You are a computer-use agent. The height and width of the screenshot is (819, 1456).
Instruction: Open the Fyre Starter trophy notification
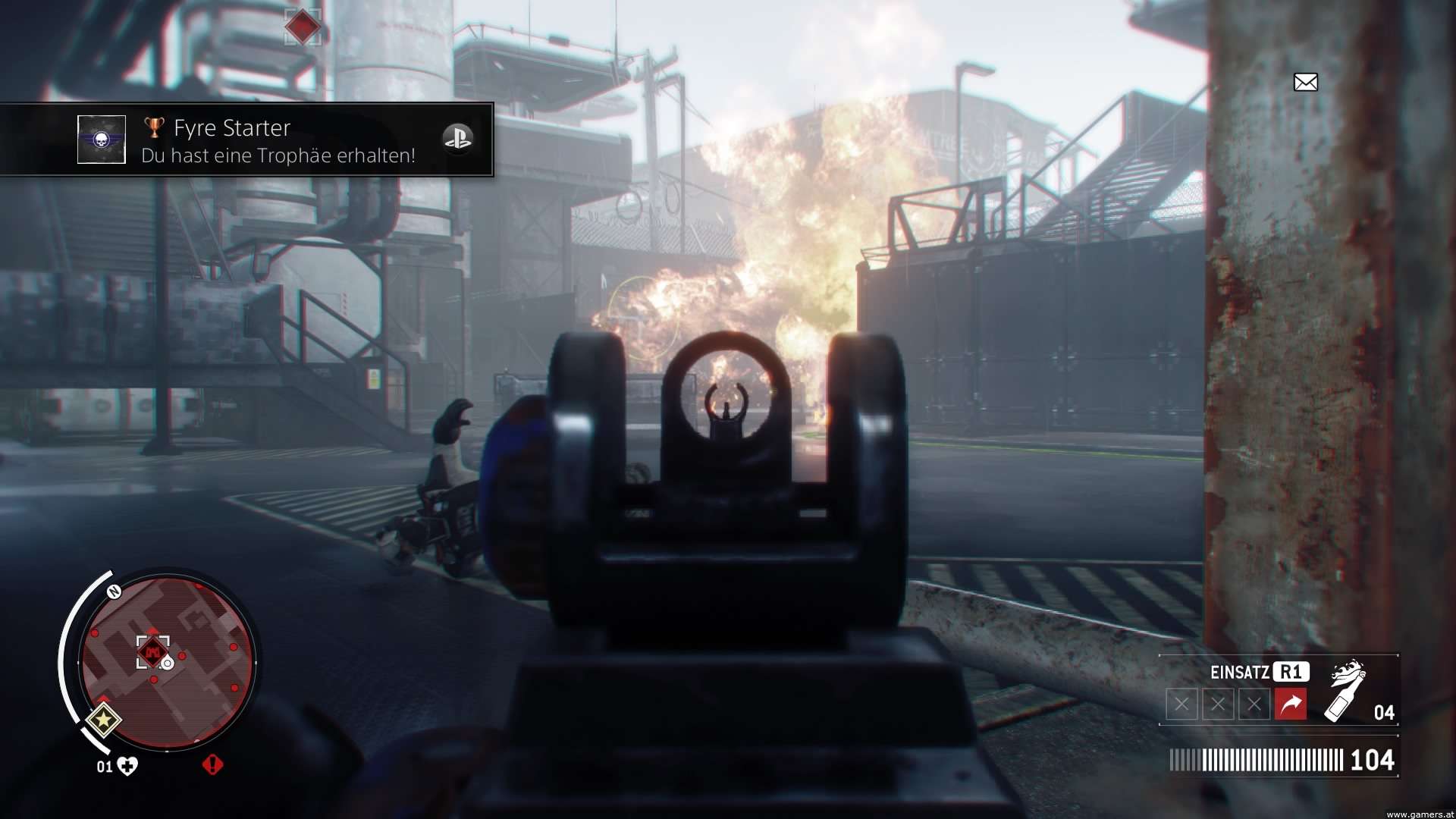278,140
